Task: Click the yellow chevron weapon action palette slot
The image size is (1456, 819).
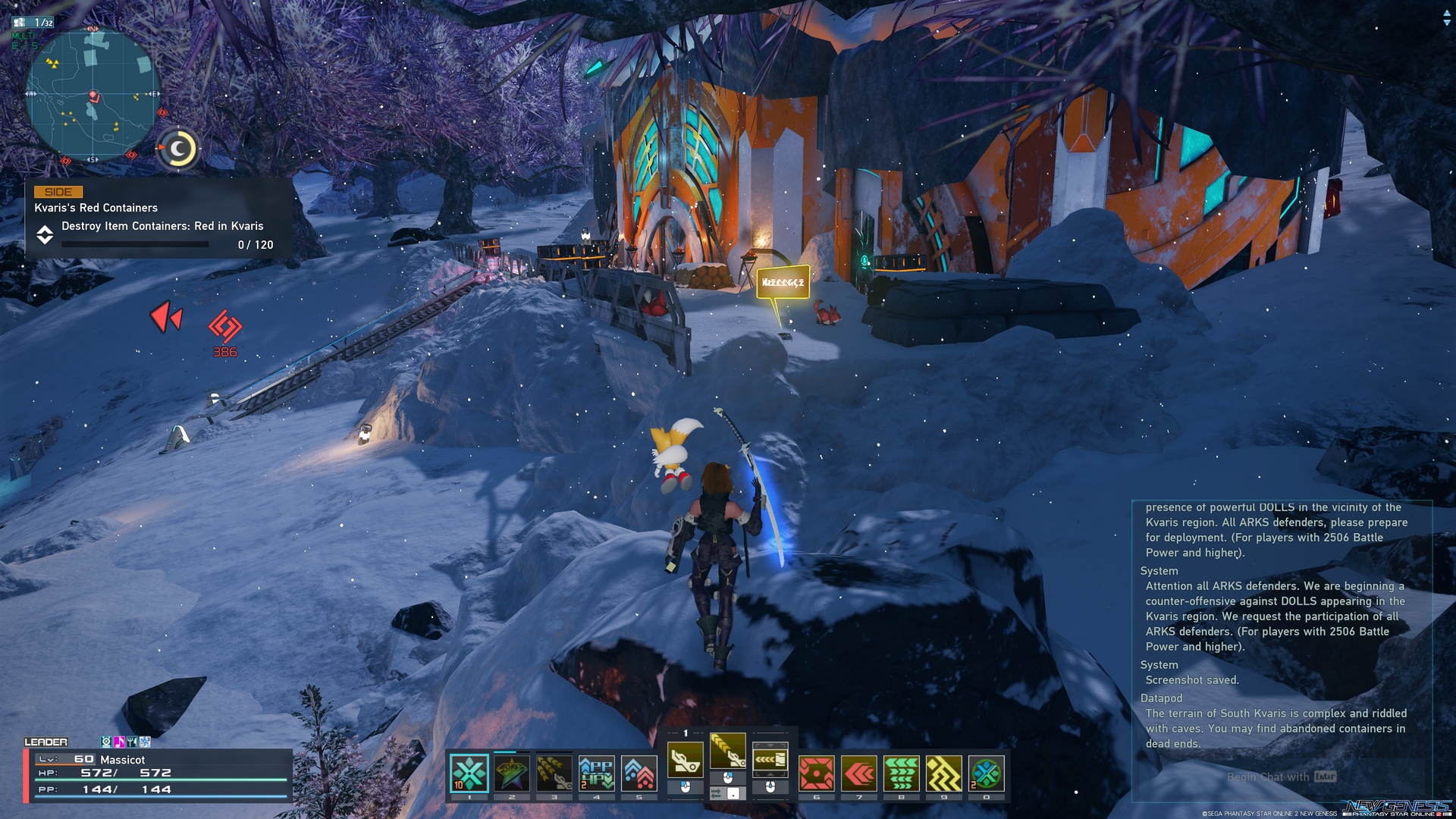Action: click(x=728, y=750)
